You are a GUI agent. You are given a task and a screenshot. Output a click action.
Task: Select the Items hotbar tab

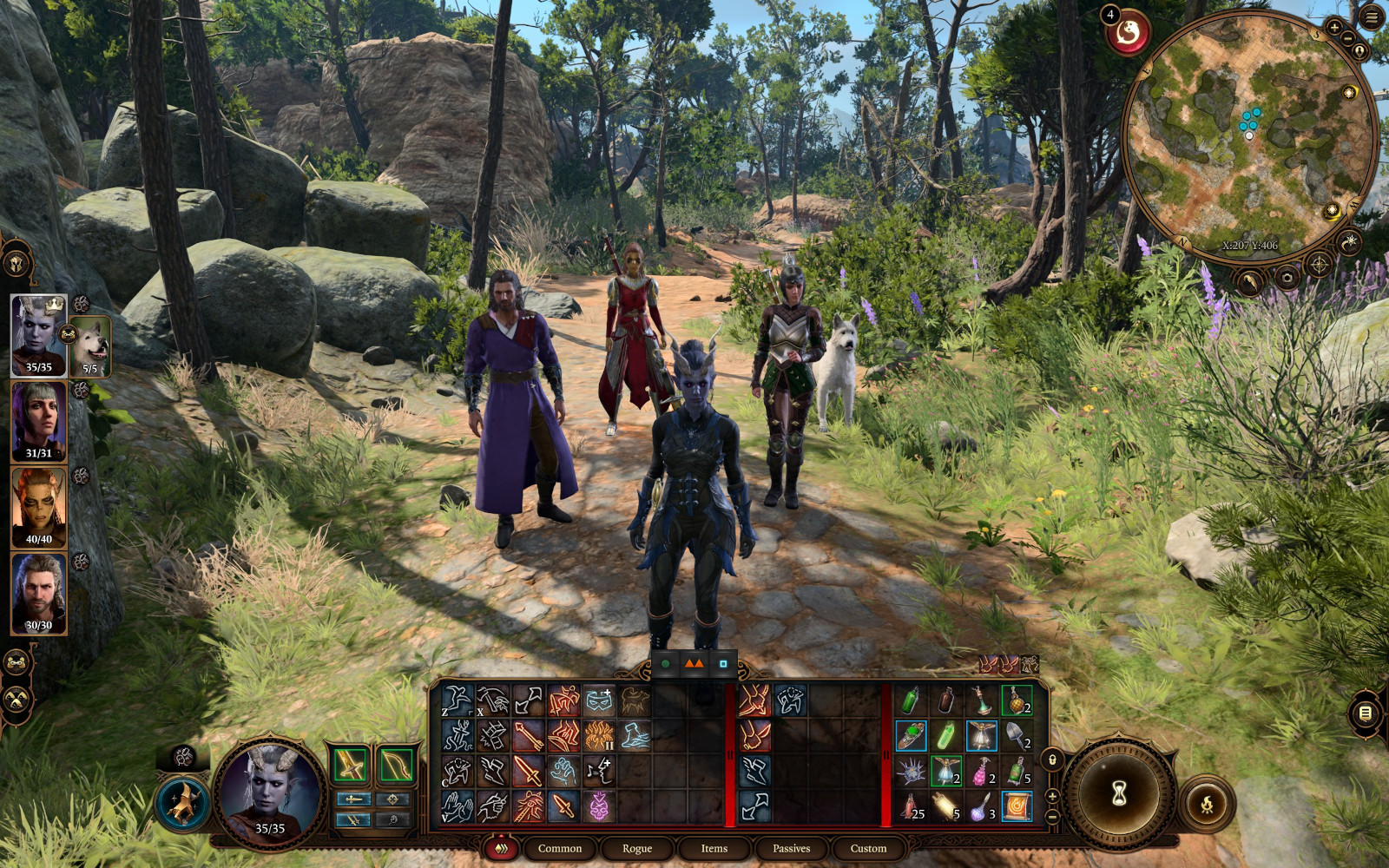(x=714, y=848)
